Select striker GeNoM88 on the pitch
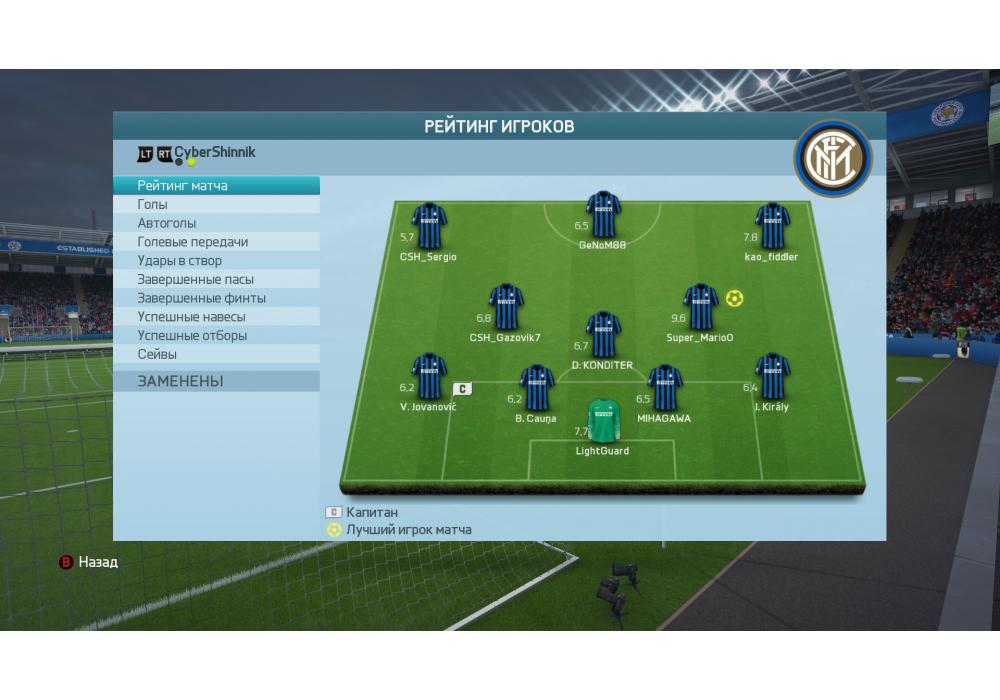 [x=603, y=214]
